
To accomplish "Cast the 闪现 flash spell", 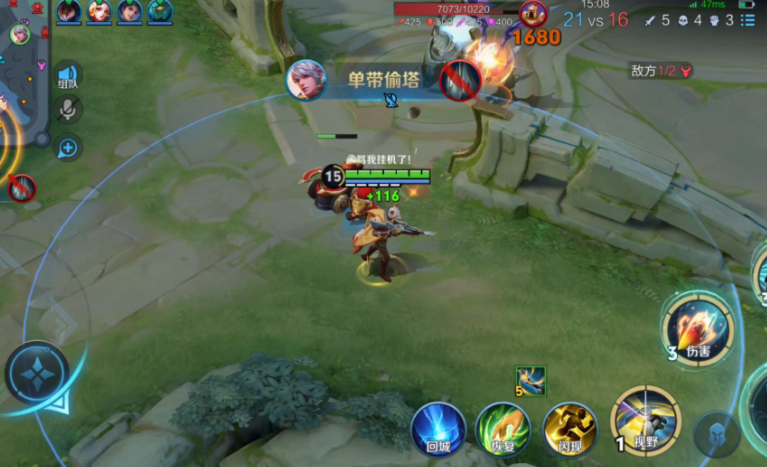I will click(569, 429).
